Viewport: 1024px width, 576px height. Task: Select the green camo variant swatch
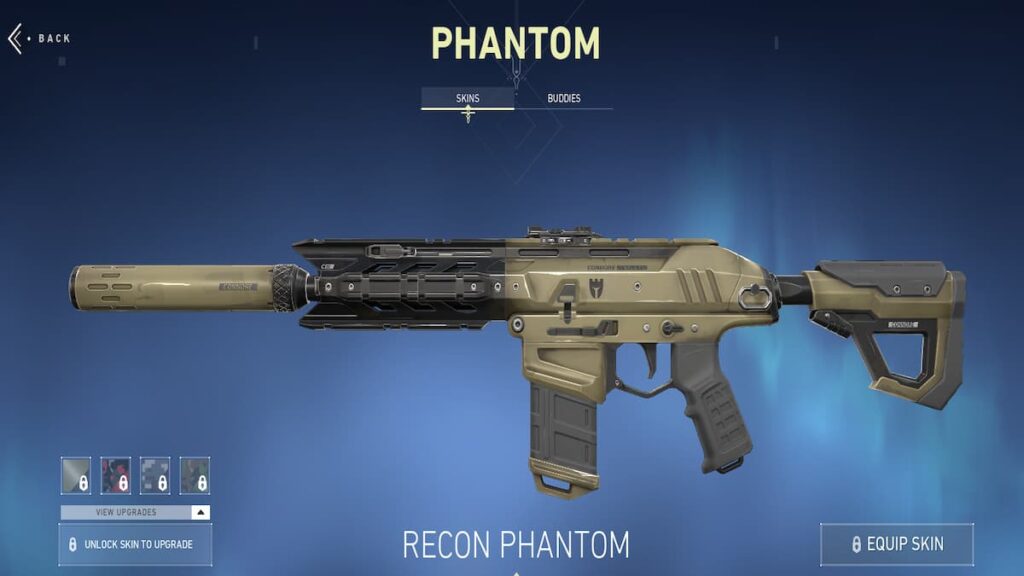coord(195,475)
